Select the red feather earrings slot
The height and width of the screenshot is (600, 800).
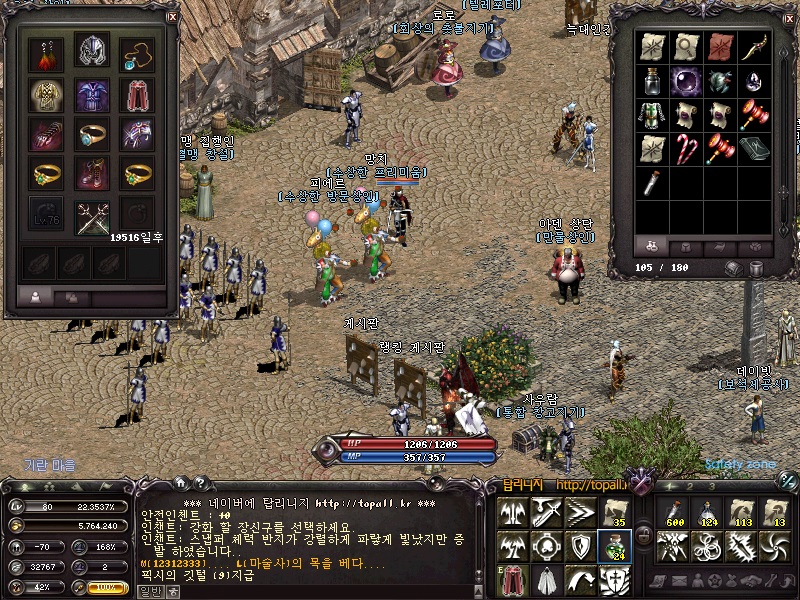click(46, 53)
